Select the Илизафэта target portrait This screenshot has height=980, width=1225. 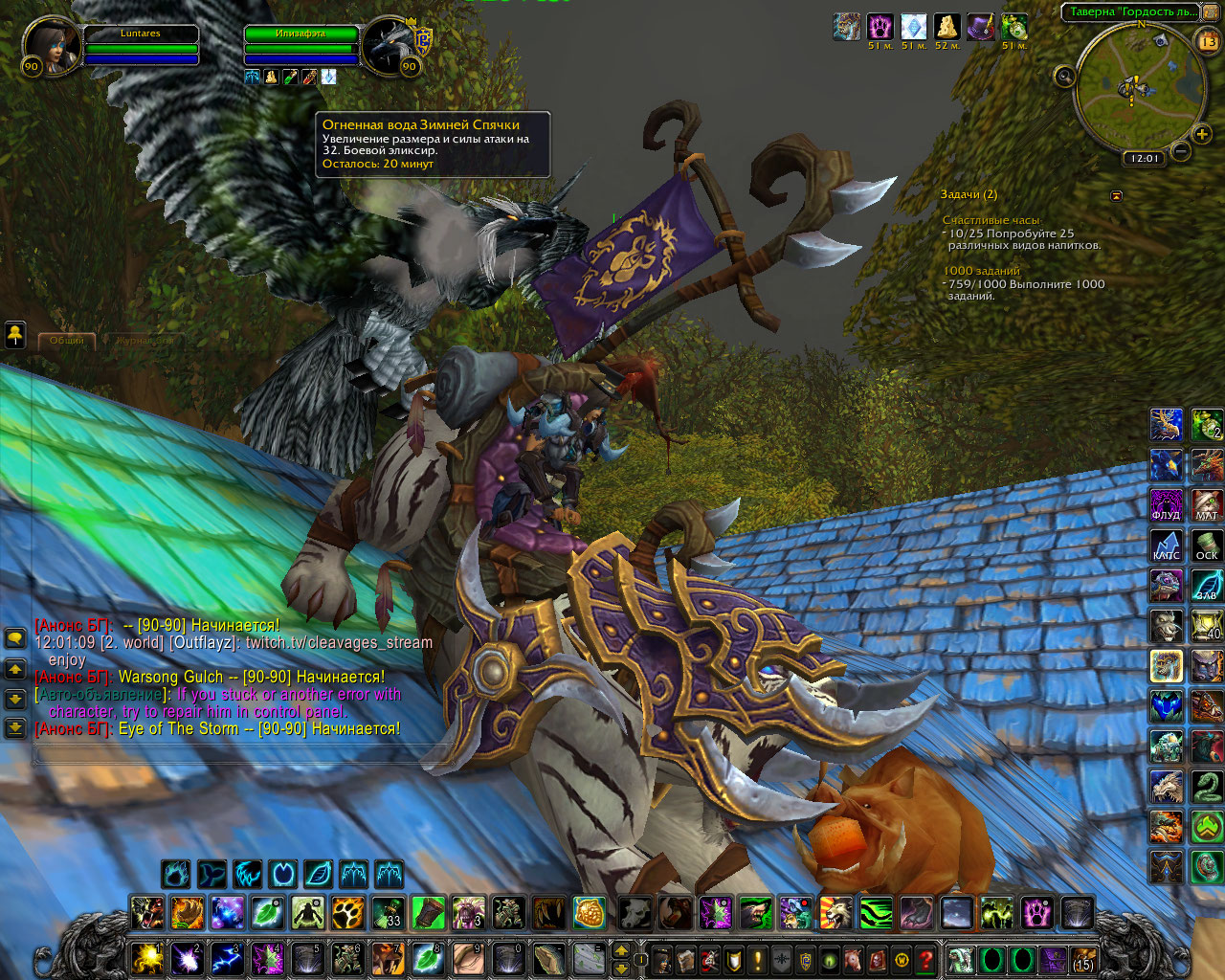click(x=390, y=45)
